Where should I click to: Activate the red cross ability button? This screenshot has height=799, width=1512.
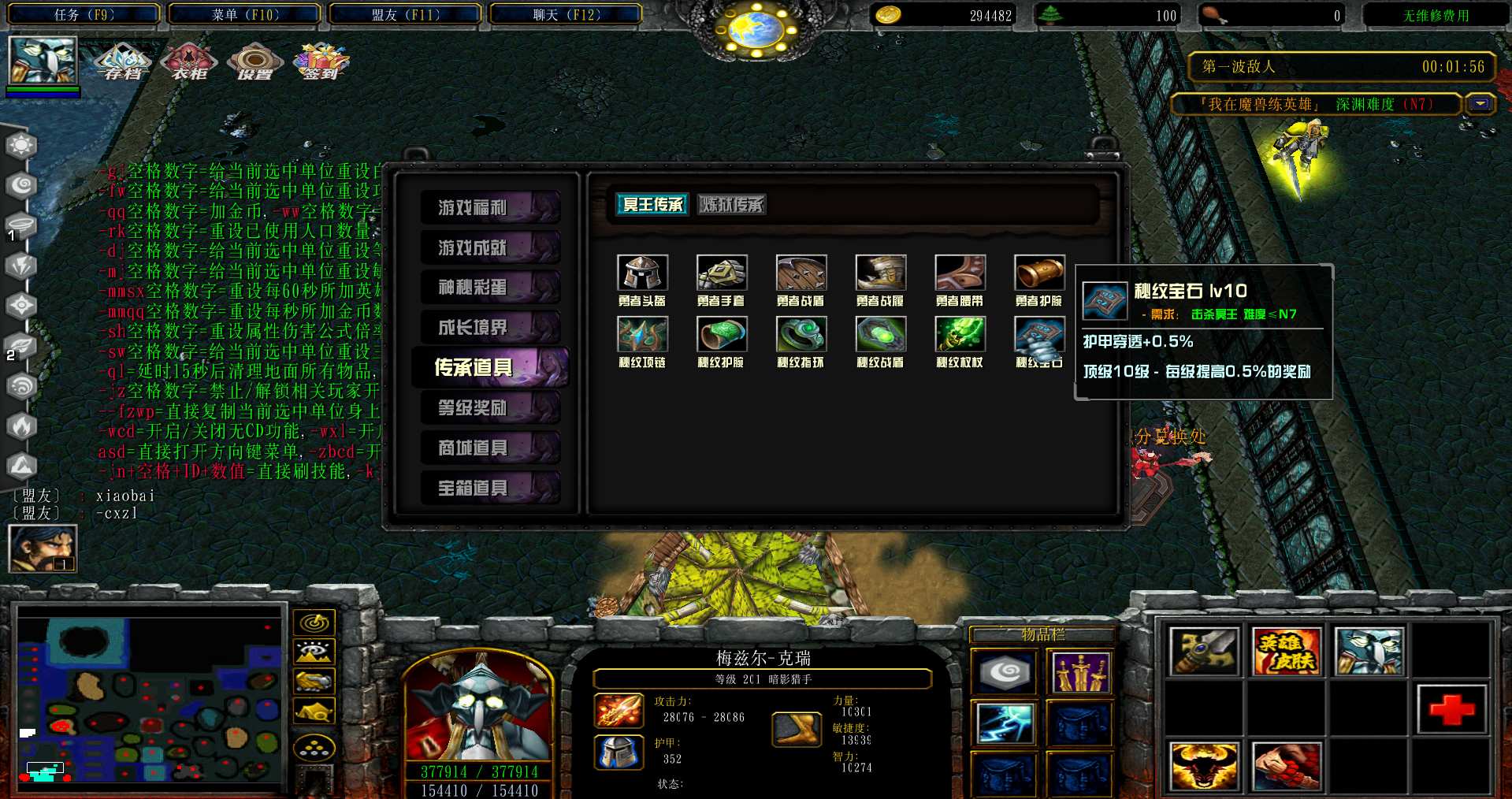(x=1451, y=709)
